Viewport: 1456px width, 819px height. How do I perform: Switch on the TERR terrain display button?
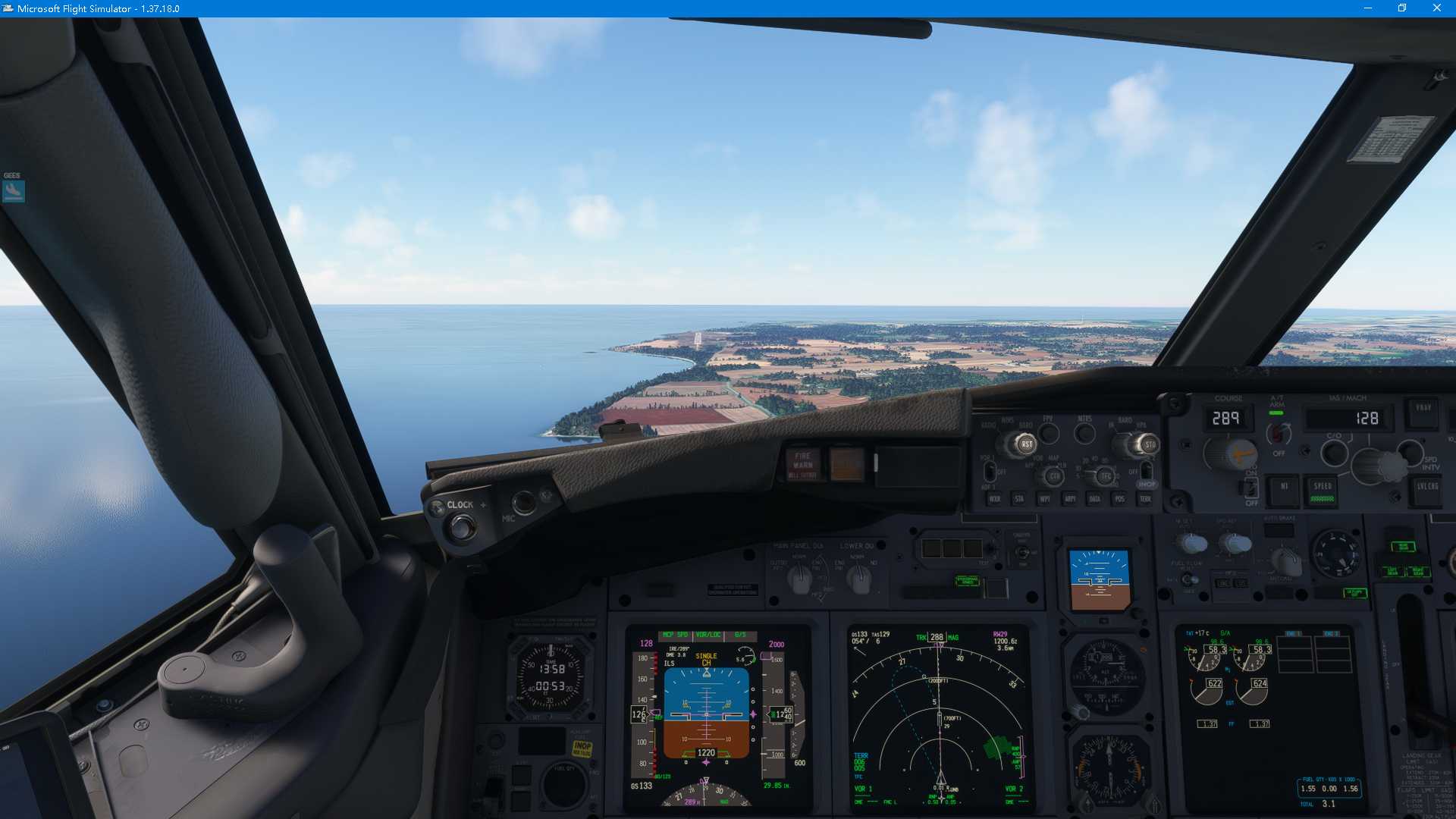point(1145,499)
